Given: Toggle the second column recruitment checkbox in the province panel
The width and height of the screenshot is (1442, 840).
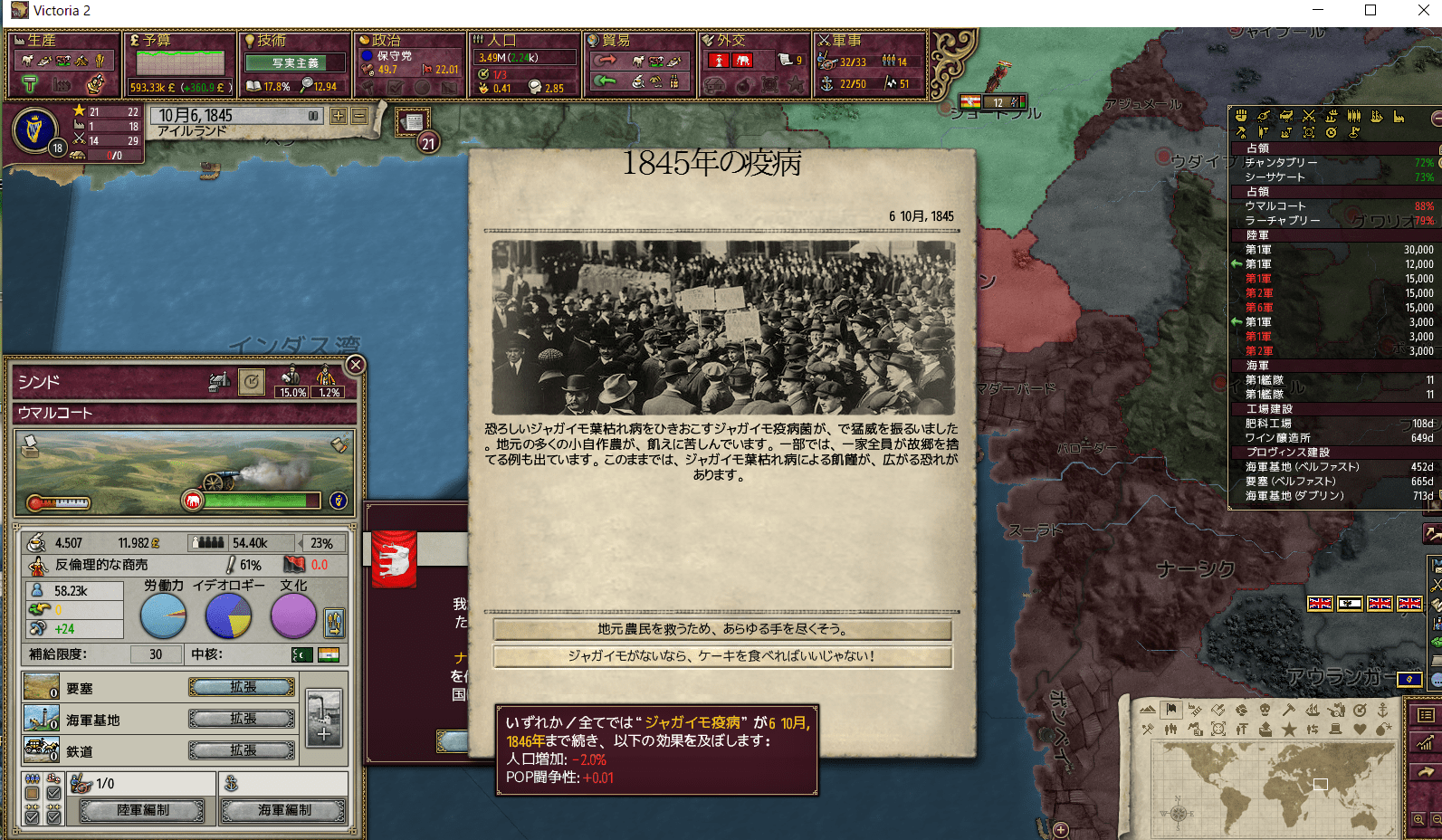Looking at the screenshot, I should point(53,794).
